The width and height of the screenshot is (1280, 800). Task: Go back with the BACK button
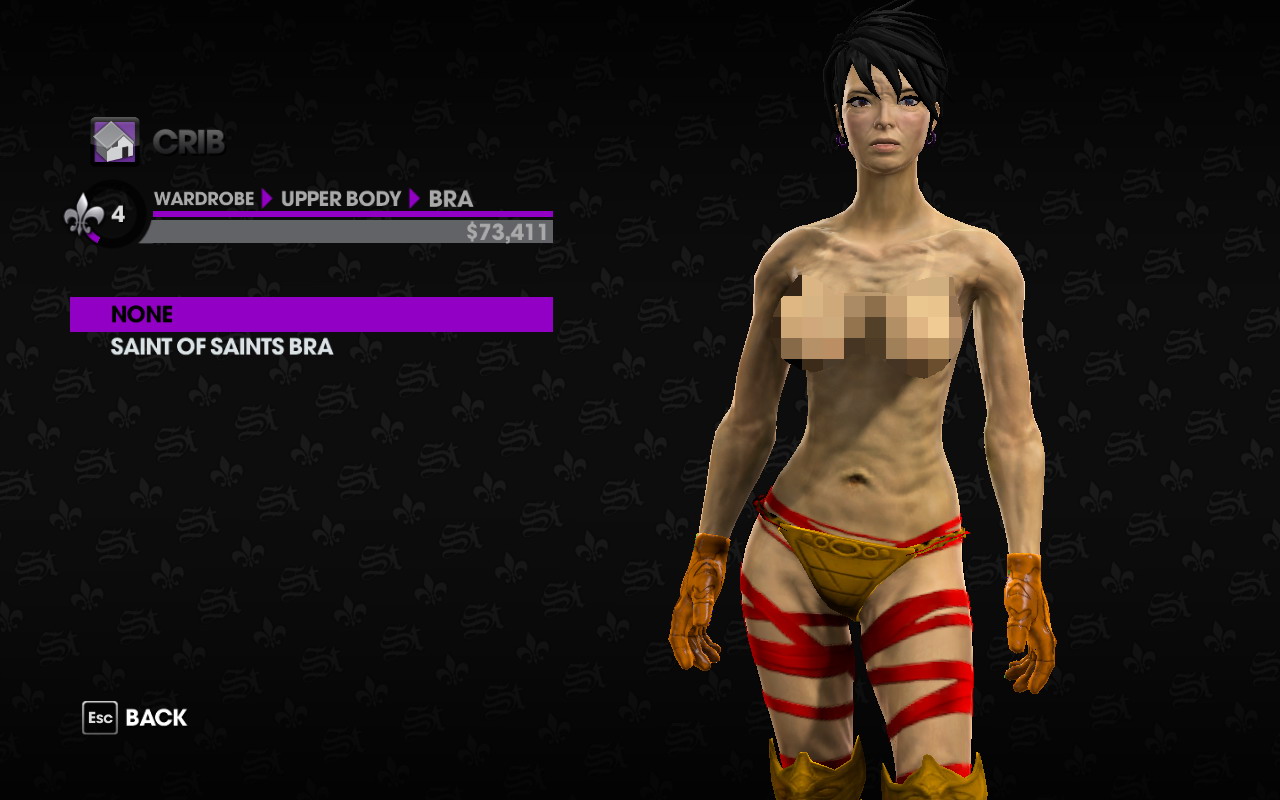coord(136,718)
